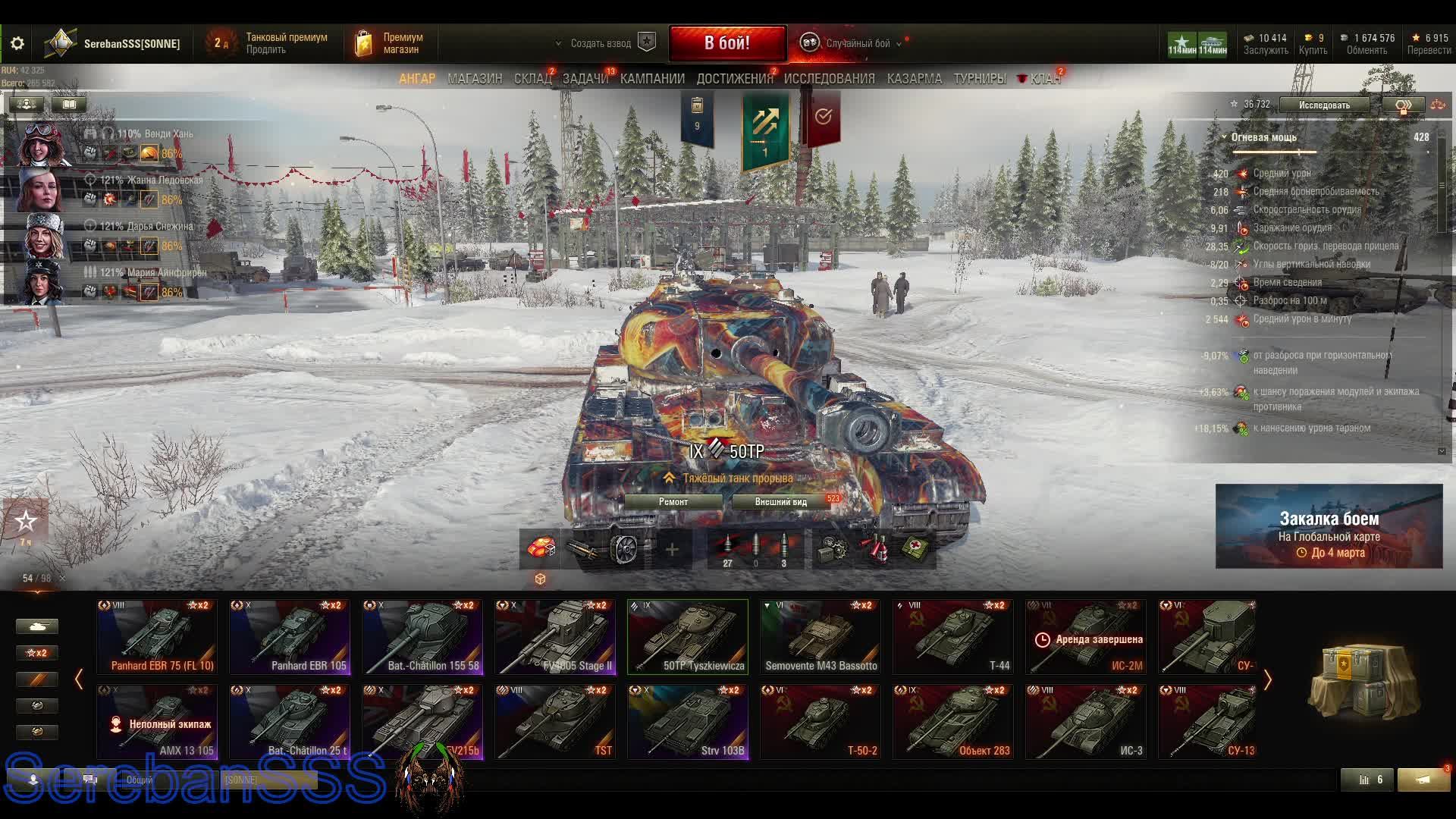Open the Semovente M43 Bassotto tank
Image resolution: width=1456 pixels, height=819 pixels.
click(x=821, y=636)
